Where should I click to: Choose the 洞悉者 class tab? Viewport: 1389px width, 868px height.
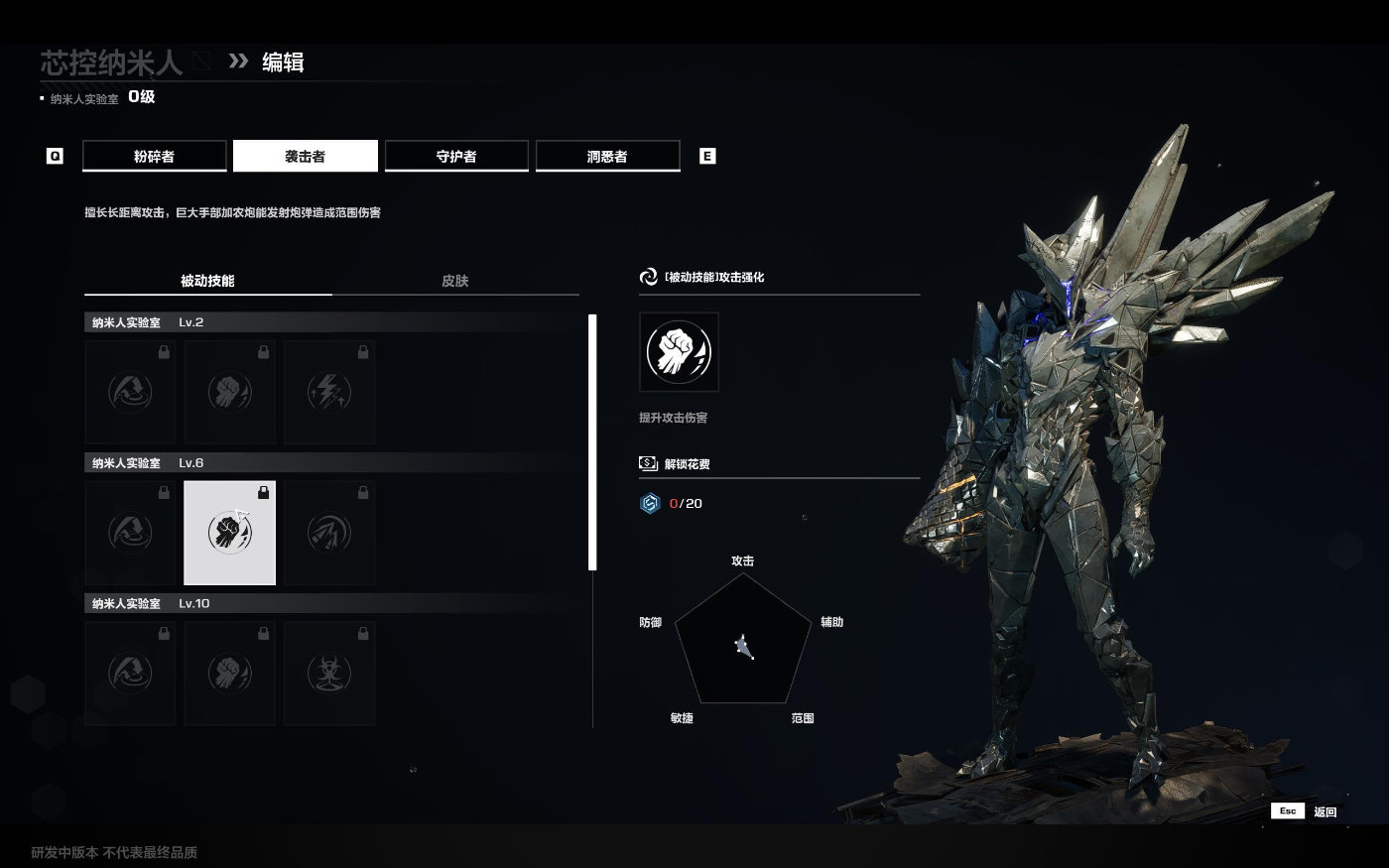click(607, 156)
